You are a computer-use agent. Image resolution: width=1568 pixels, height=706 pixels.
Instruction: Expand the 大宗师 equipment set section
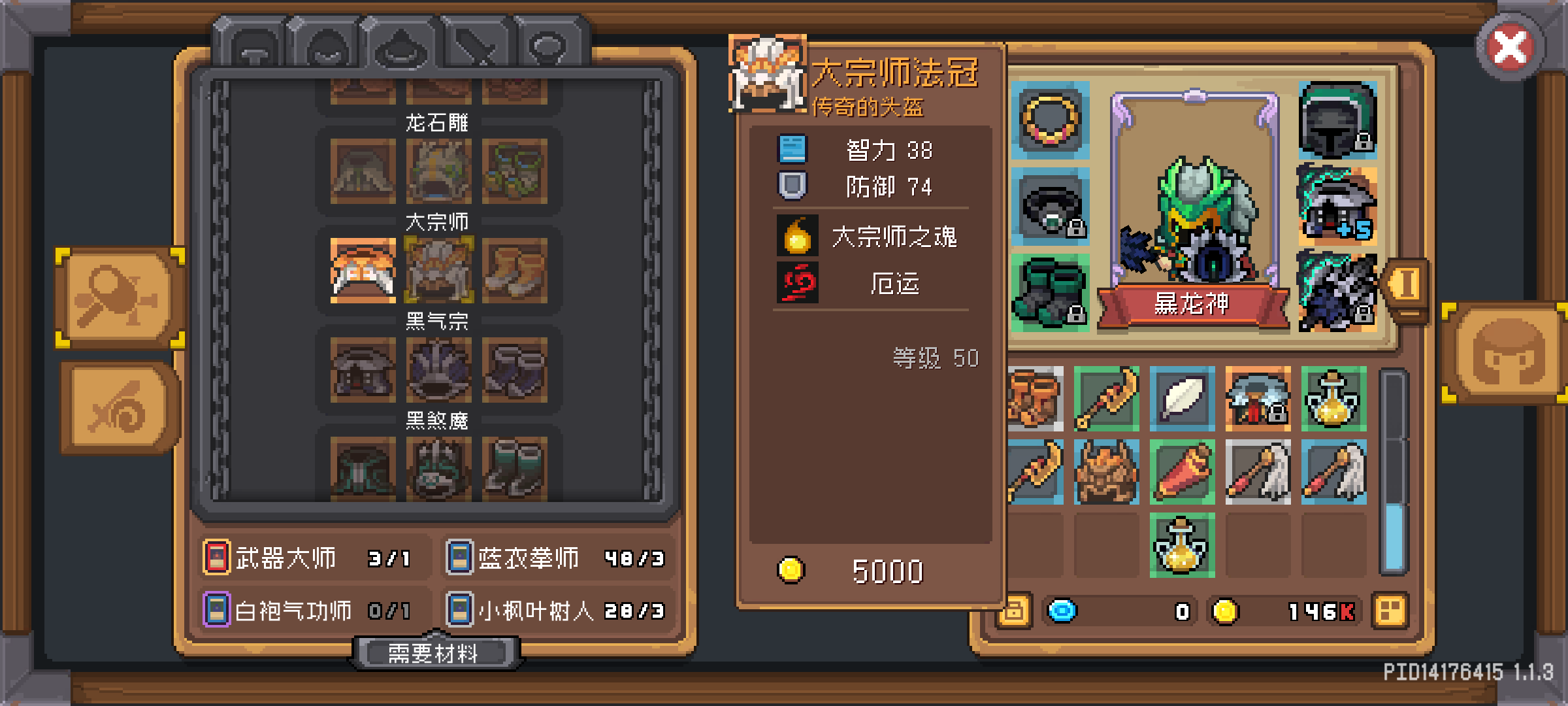click(x=438, y=222)
